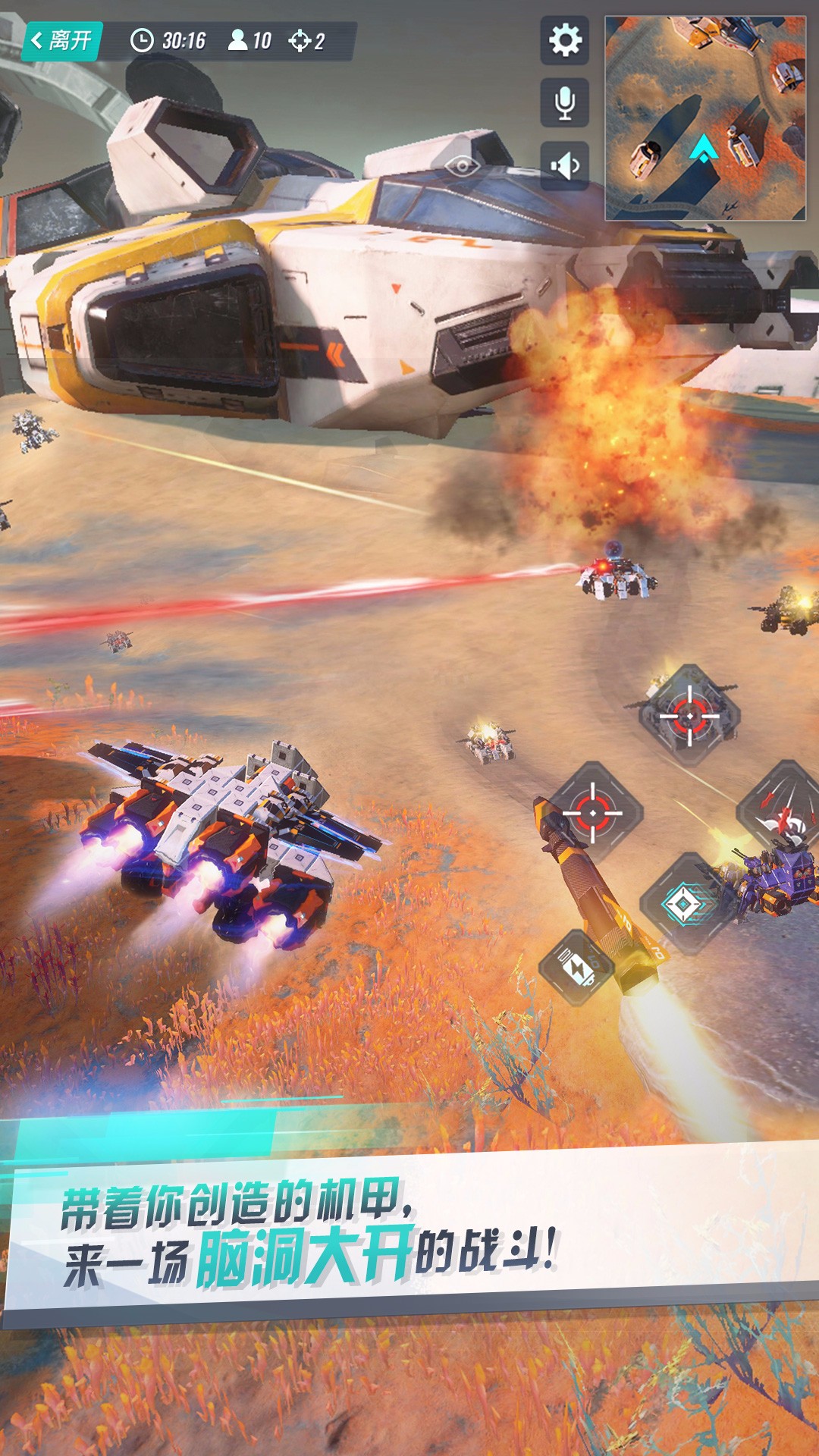819x1456 pixels.
Task: Activate the upper target-lock crosshair button
Action: (x=689, y=715)
